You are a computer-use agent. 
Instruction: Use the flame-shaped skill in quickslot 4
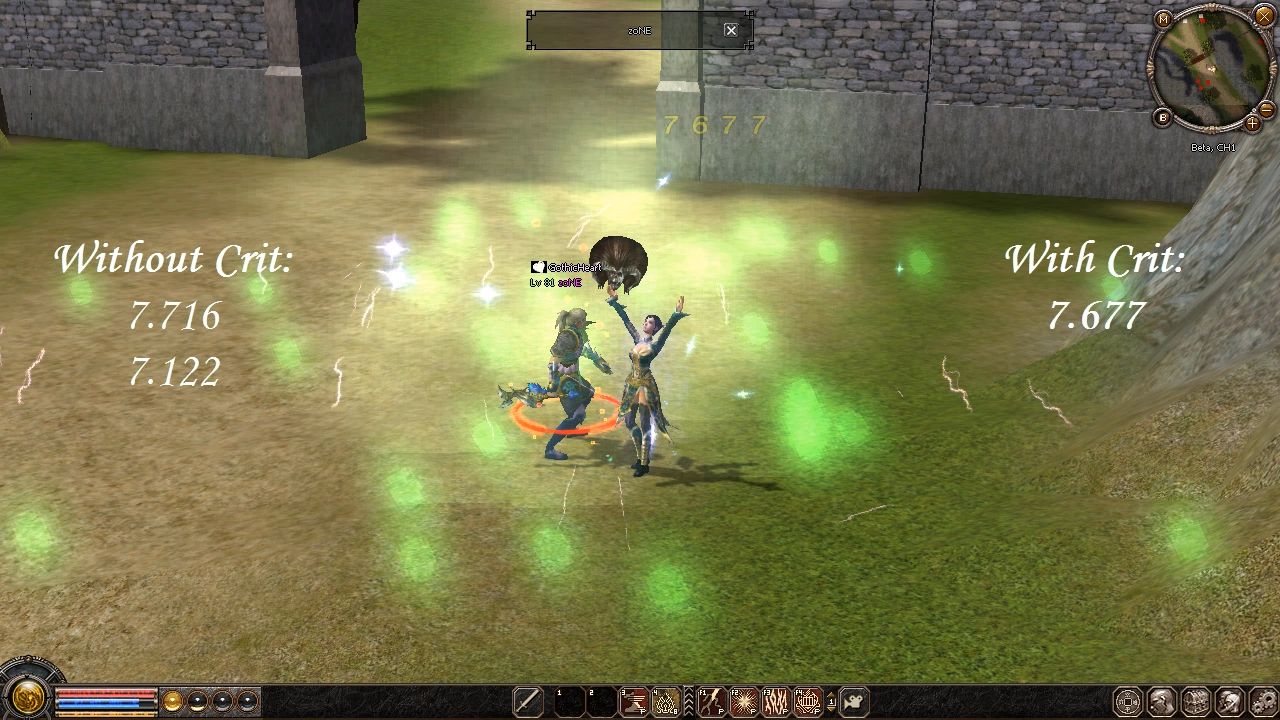[666, 702]
